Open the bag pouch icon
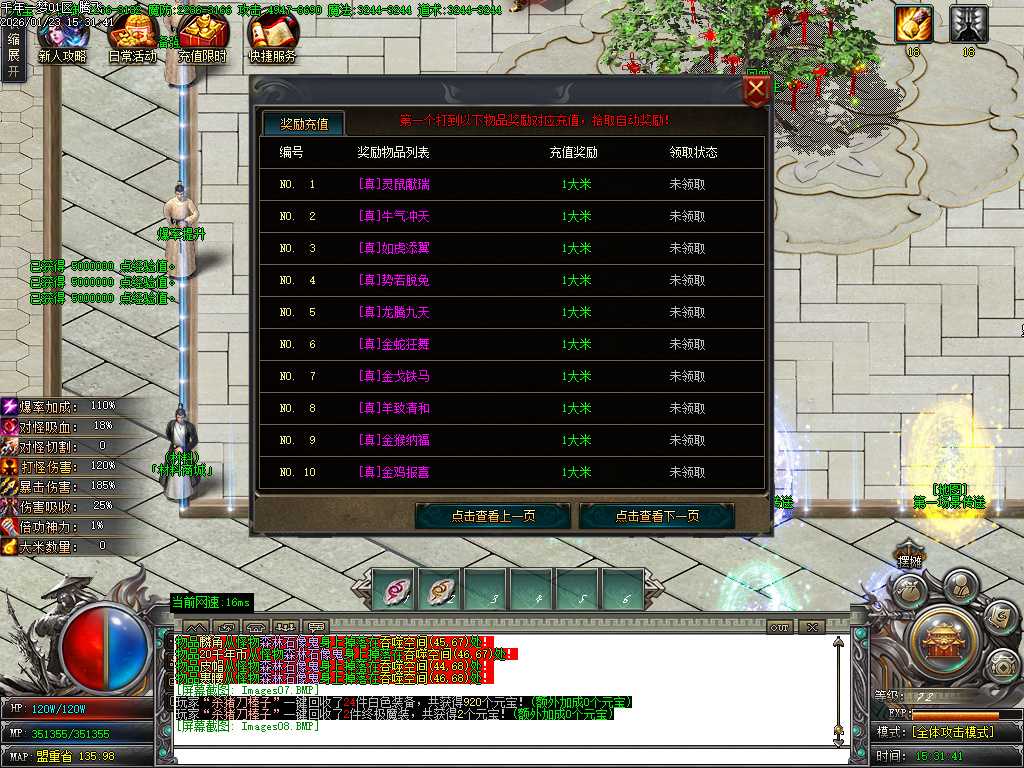The height and width of the screenshot is (768, 1024). (911, 592)
